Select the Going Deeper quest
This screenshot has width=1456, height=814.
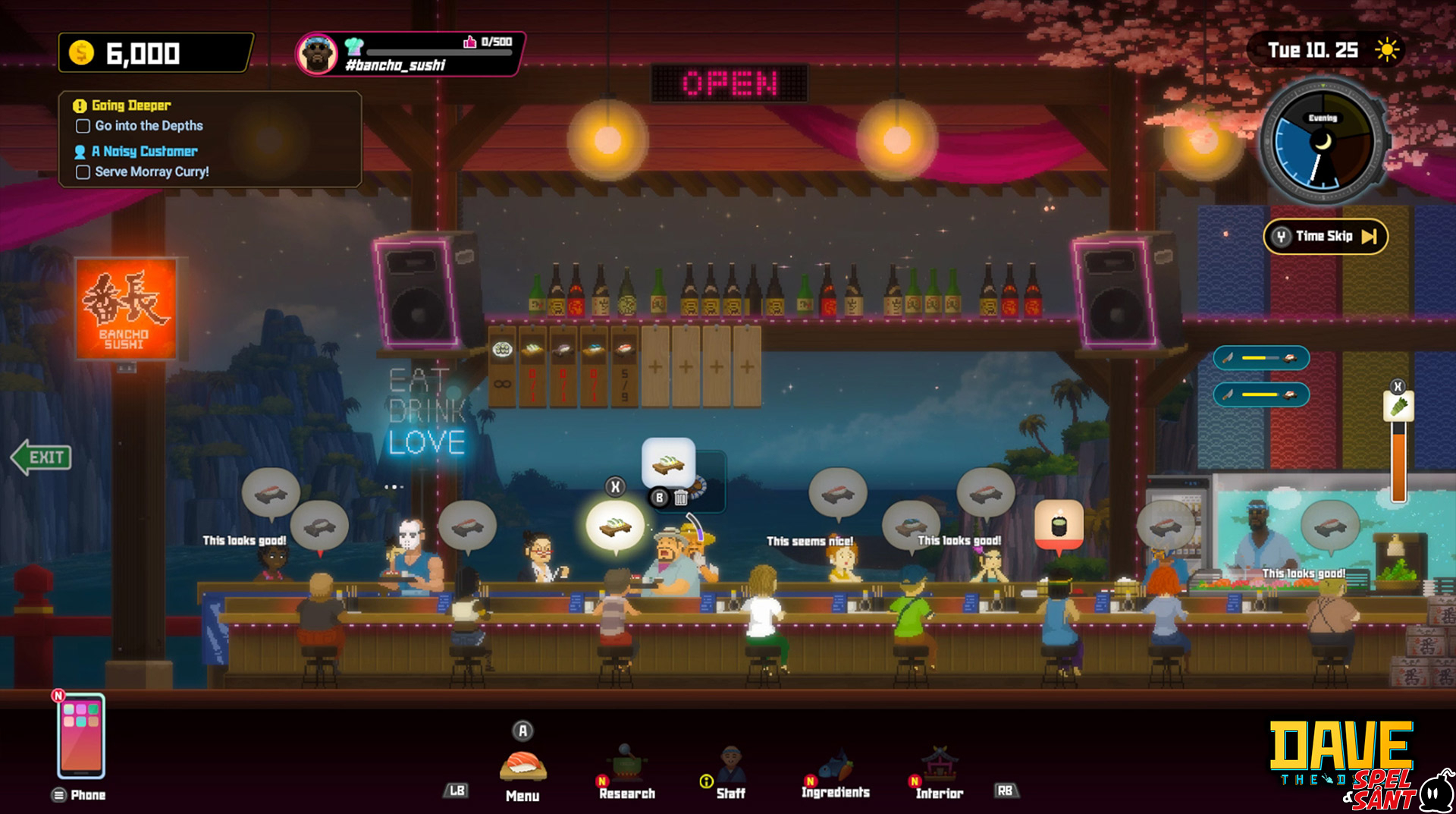pos(131,105)
